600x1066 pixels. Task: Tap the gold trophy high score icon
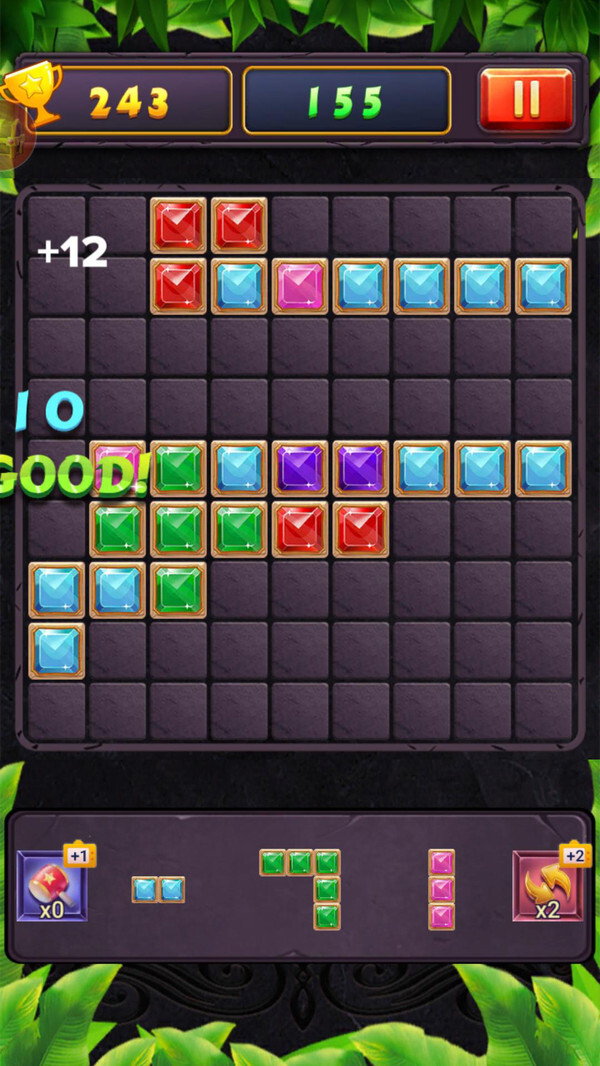point(30,93)
